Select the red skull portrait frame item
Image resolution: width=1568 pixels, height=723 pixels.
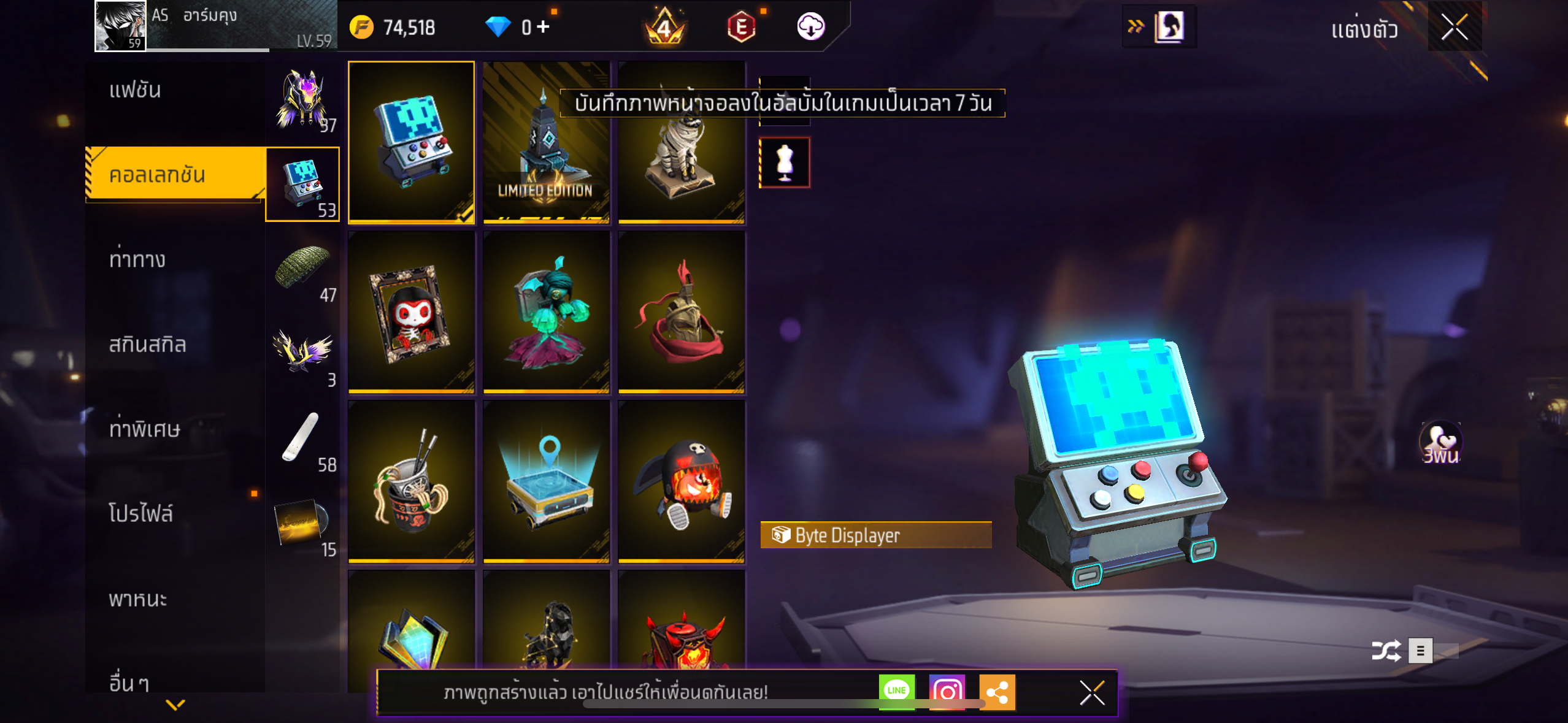coord(411,312)
